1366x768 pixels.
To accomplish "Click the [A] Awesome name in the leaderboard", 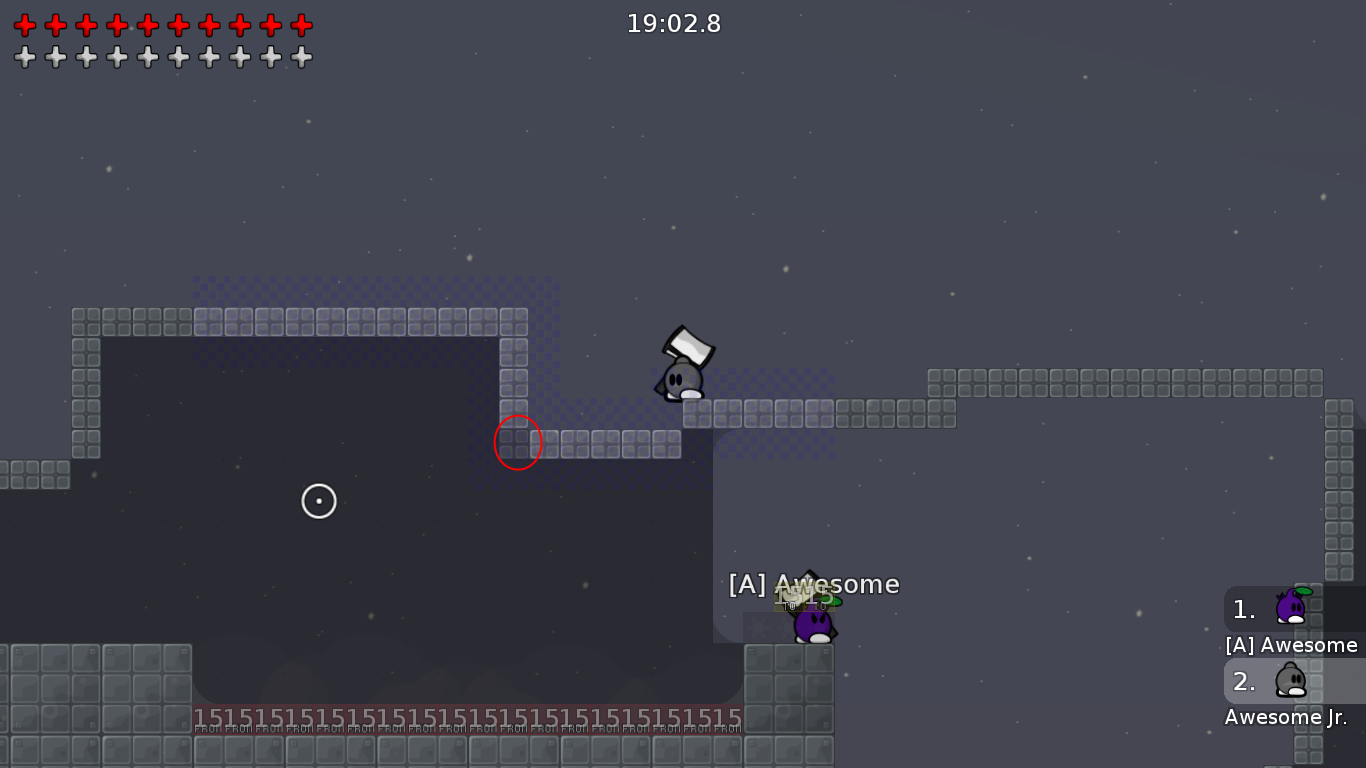I will point(1291,645).
